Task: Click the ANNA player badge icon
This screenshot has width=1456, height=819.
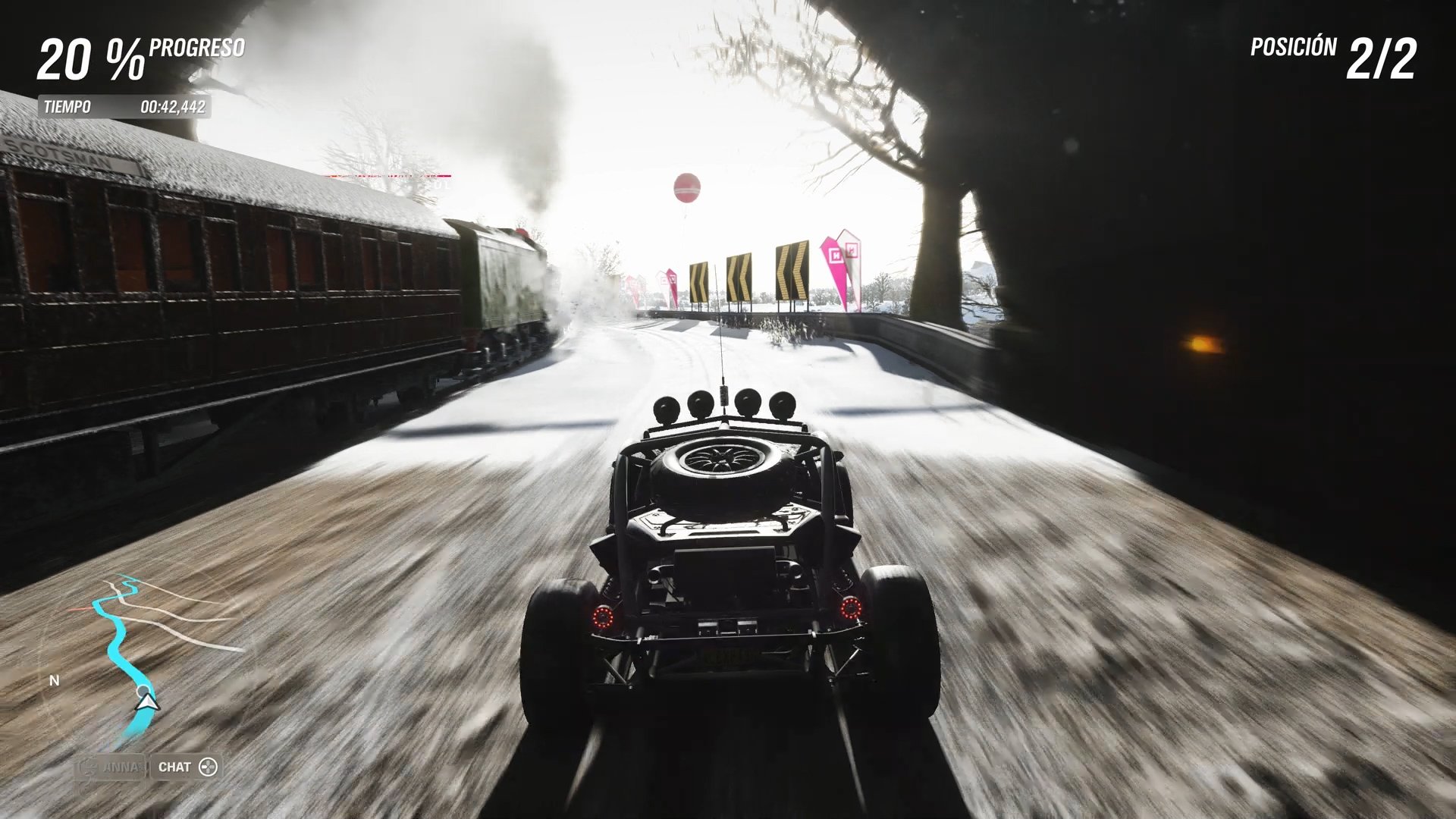Action: click(x=93, y=767)
